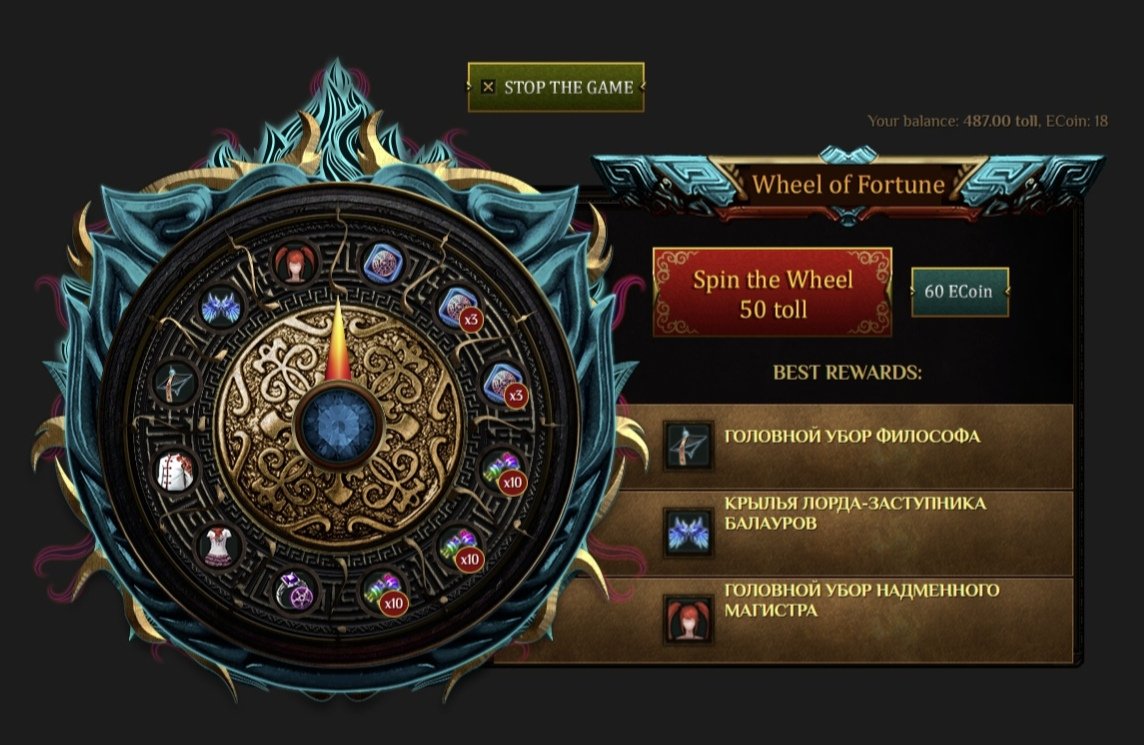Select the Balaur lord wings reward icon
Viewport: 1144px width, 745px height.
coord(689,532)
